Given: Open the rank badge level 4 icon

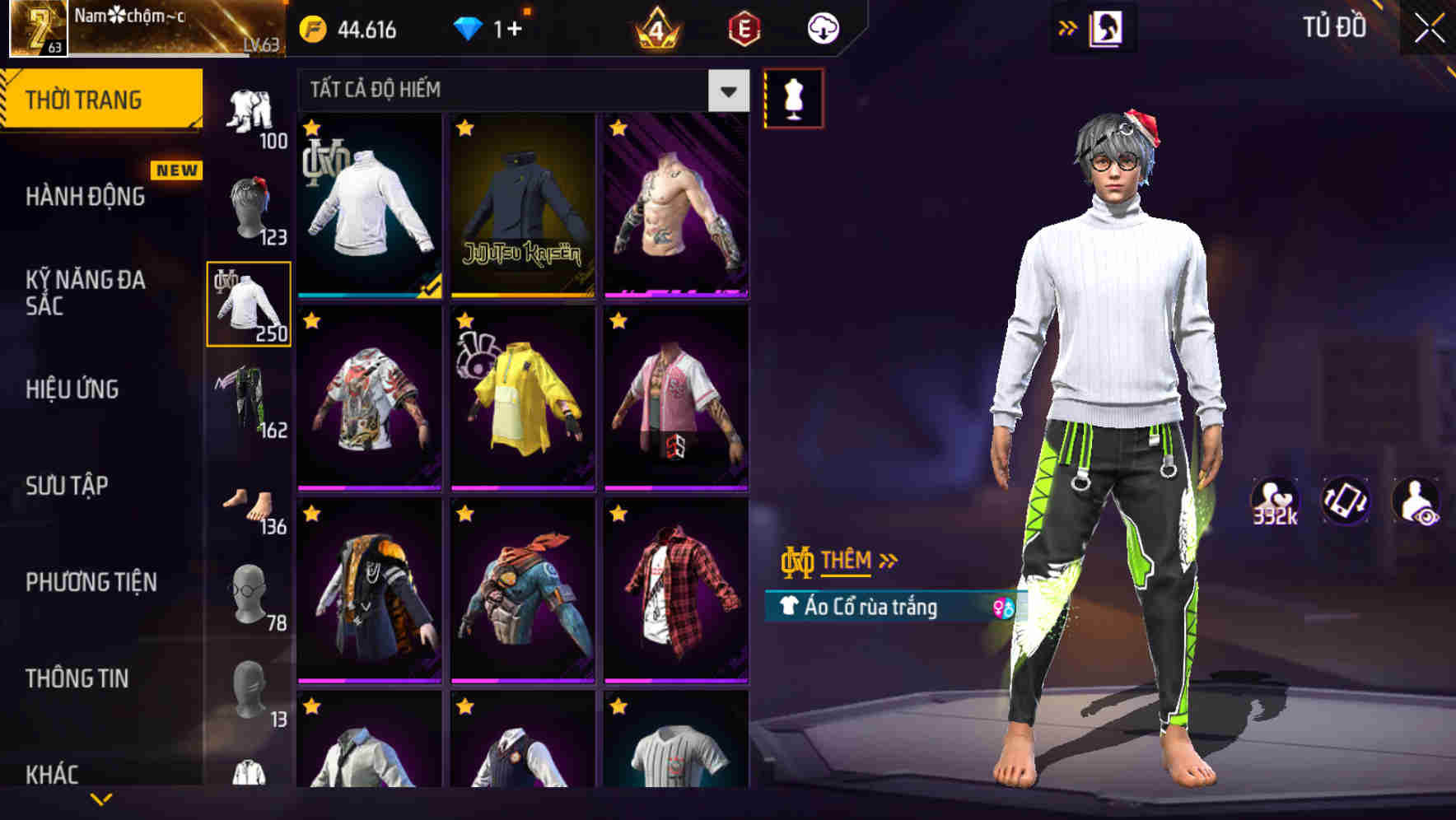Looking at the screenshot, I should (655, 29).
